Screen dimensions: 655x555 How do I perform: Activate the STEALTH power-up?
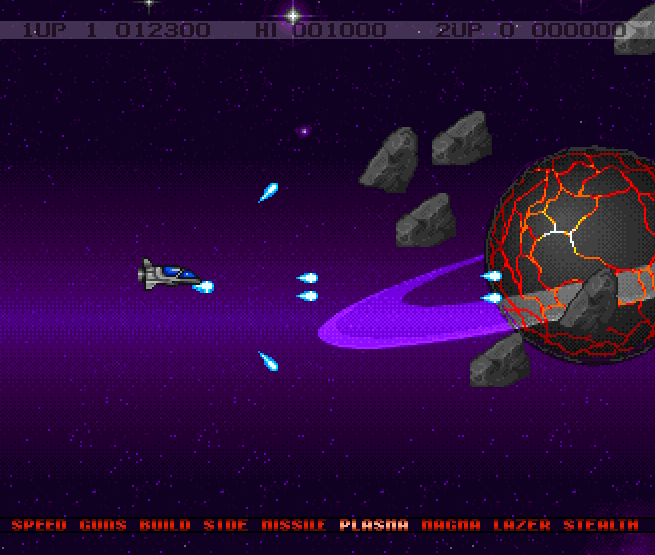point(600,525)
